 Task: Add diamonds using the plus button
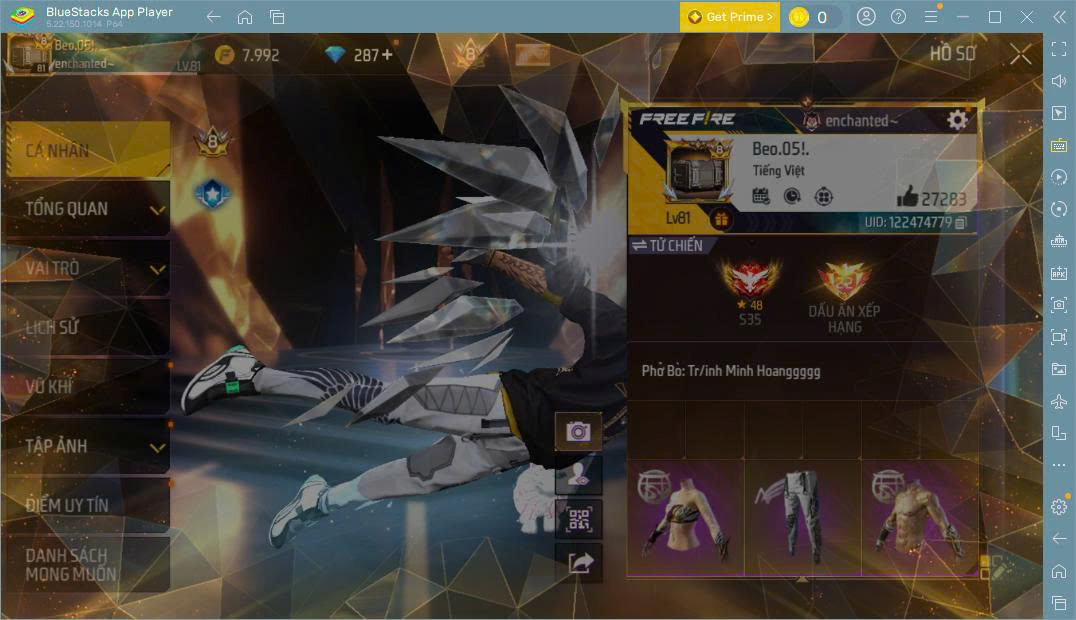[x=386, y=55]
